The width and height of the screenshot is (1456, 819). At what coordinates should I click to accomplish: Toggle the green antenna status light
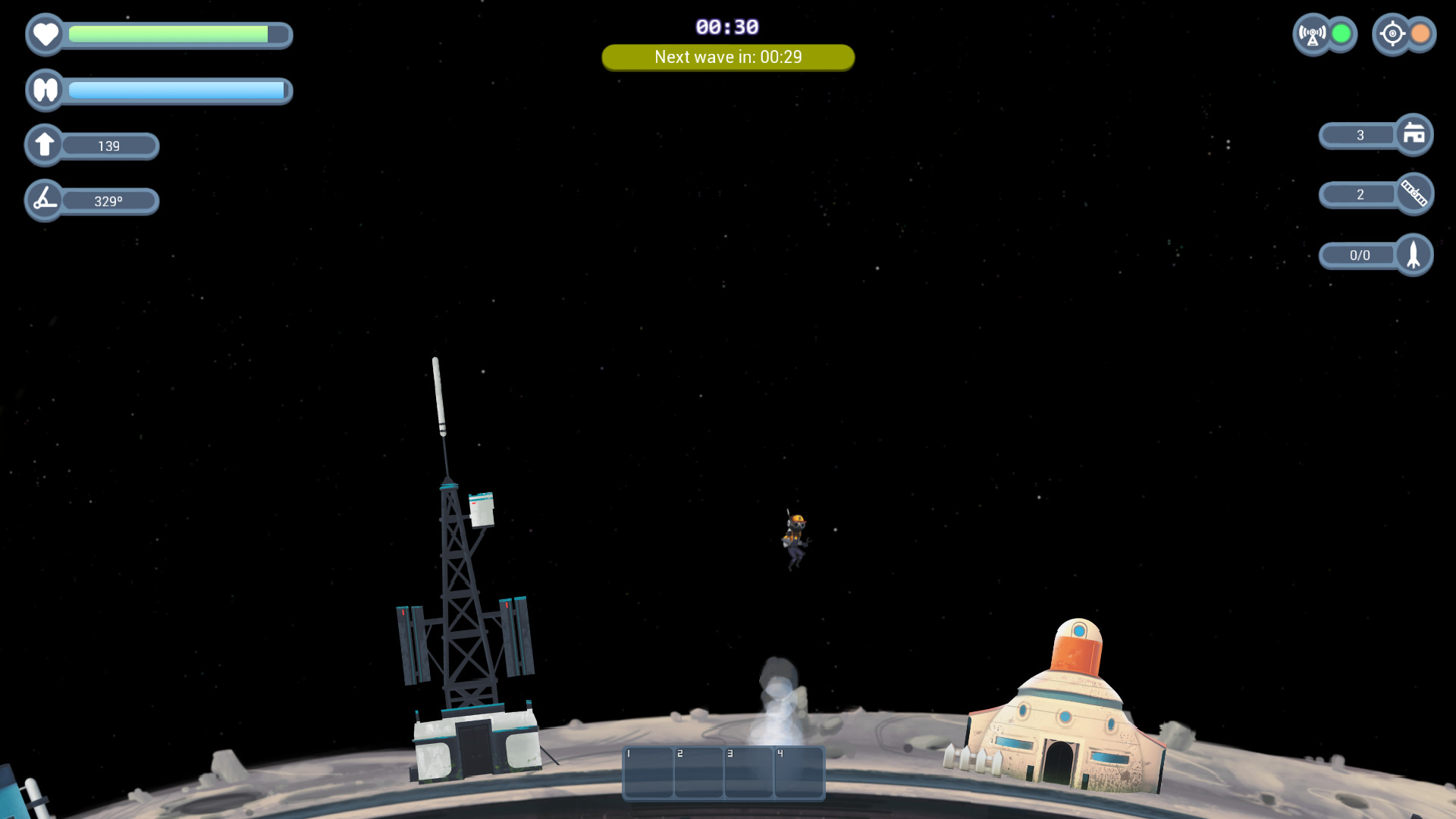click(x=1339, y=33)
